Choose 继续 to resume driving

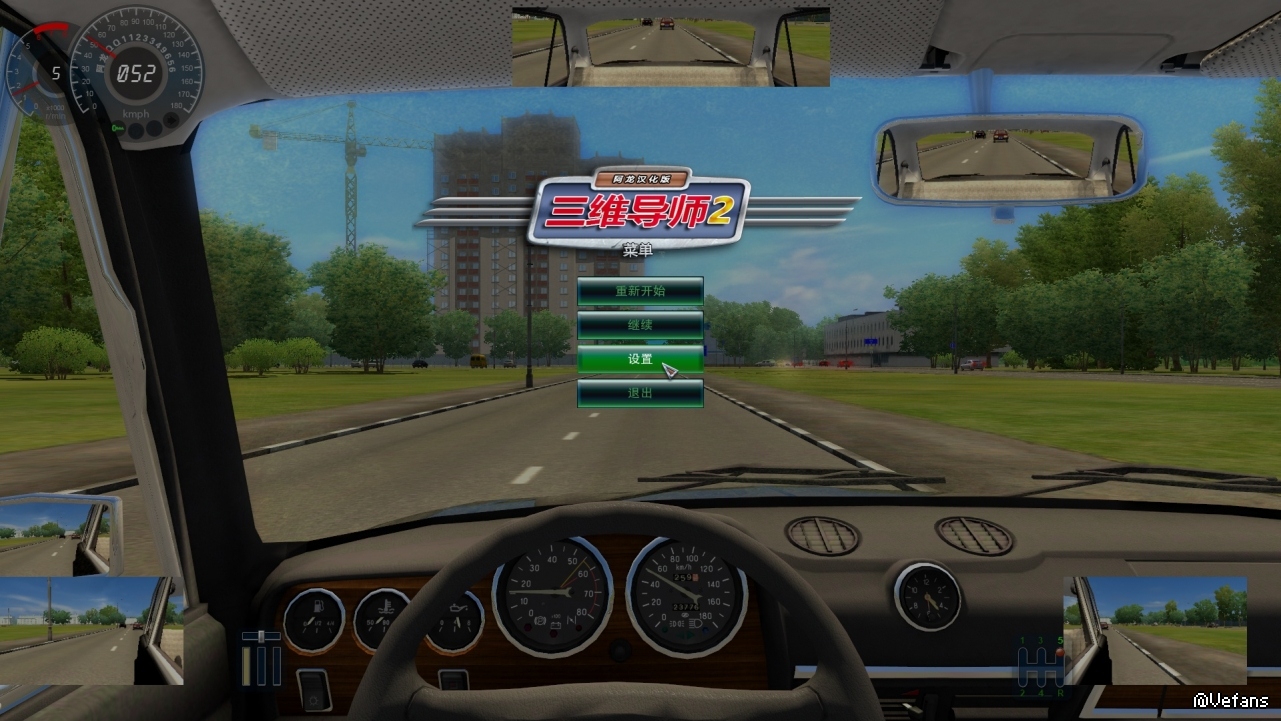click(x=640, y=325)
